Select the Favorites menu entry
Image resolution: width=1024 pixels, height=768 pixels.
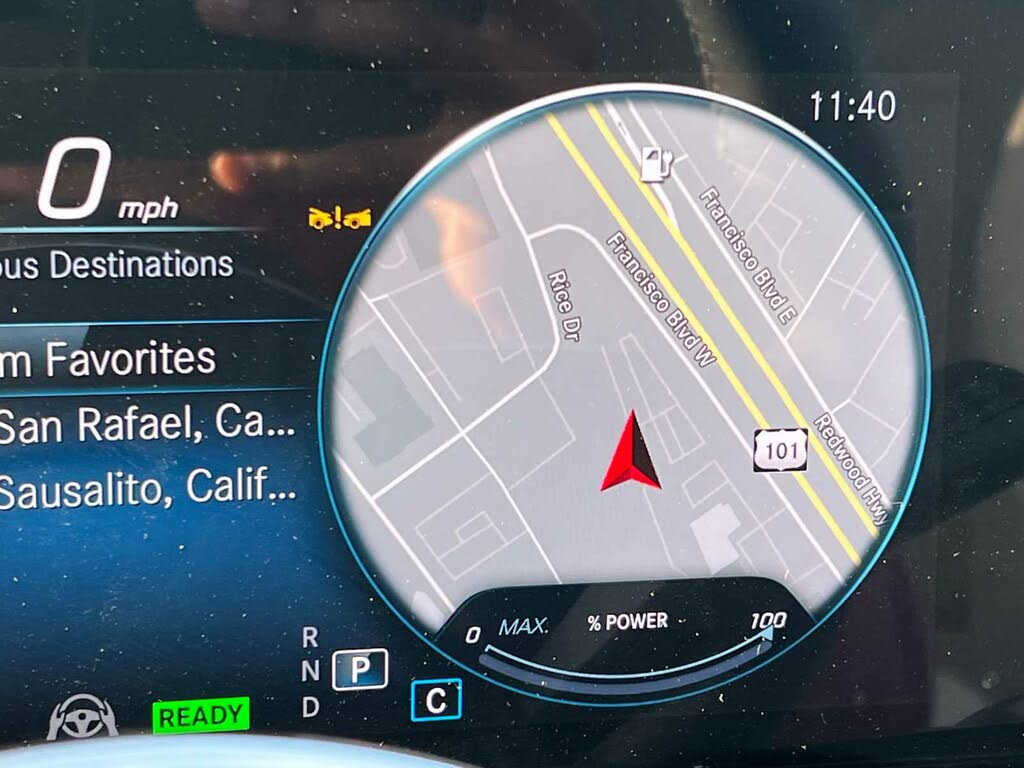click(108, 358)
